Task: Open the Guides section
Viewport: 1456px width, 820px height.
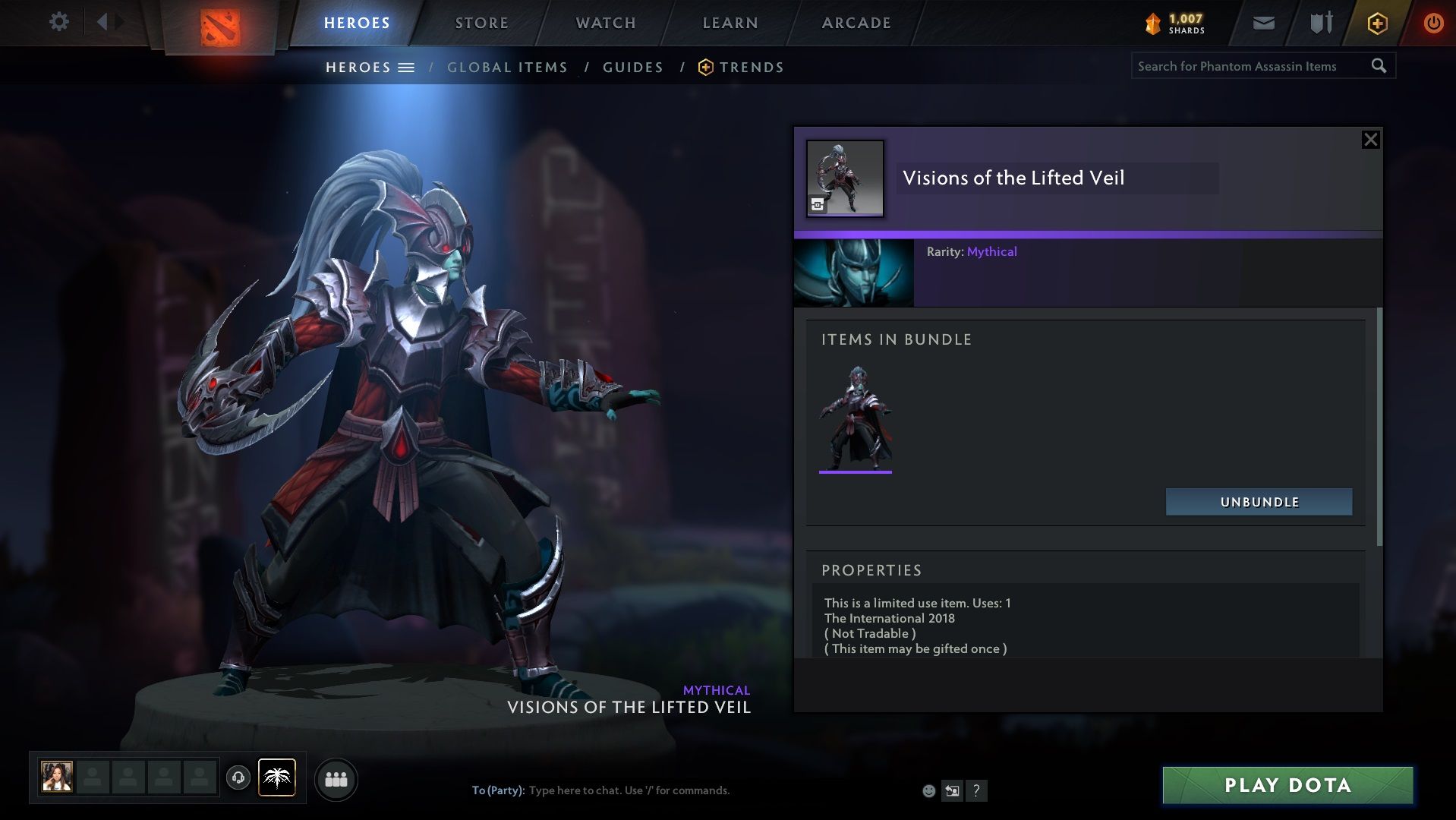Action: click(632, 68)
